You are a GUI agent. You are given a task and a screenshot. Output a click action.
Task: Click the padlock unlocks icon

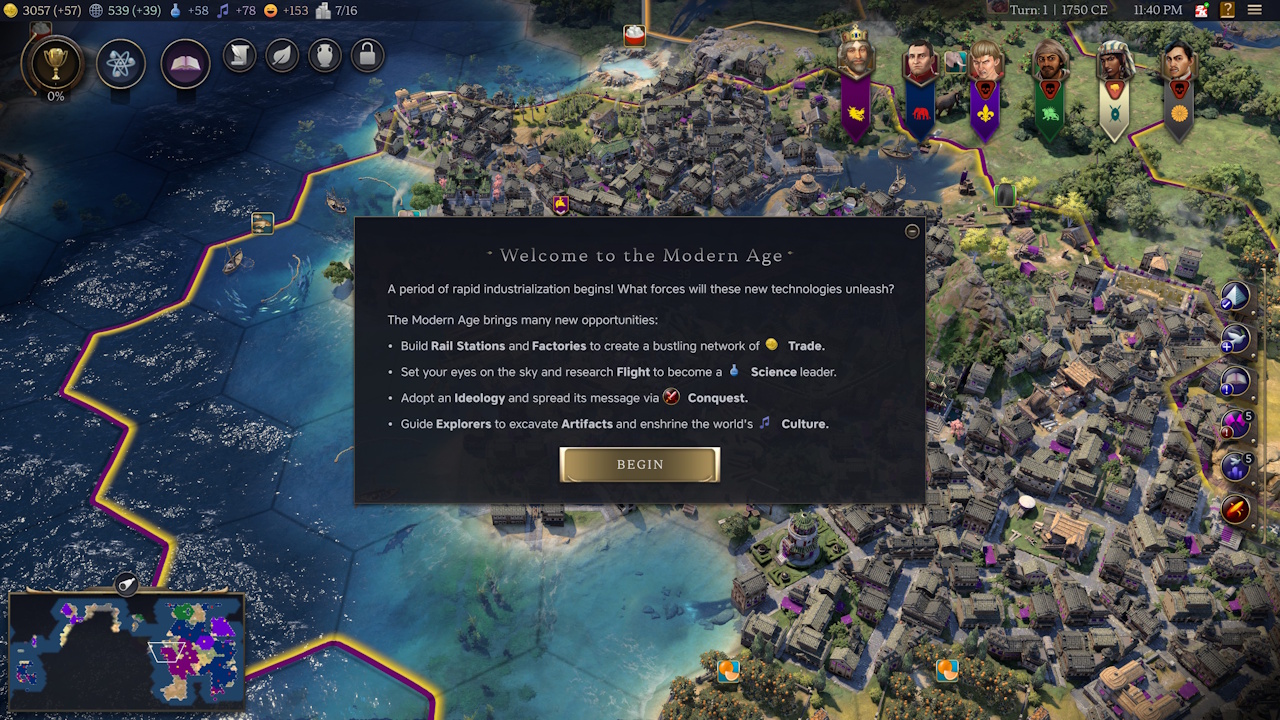367,55
